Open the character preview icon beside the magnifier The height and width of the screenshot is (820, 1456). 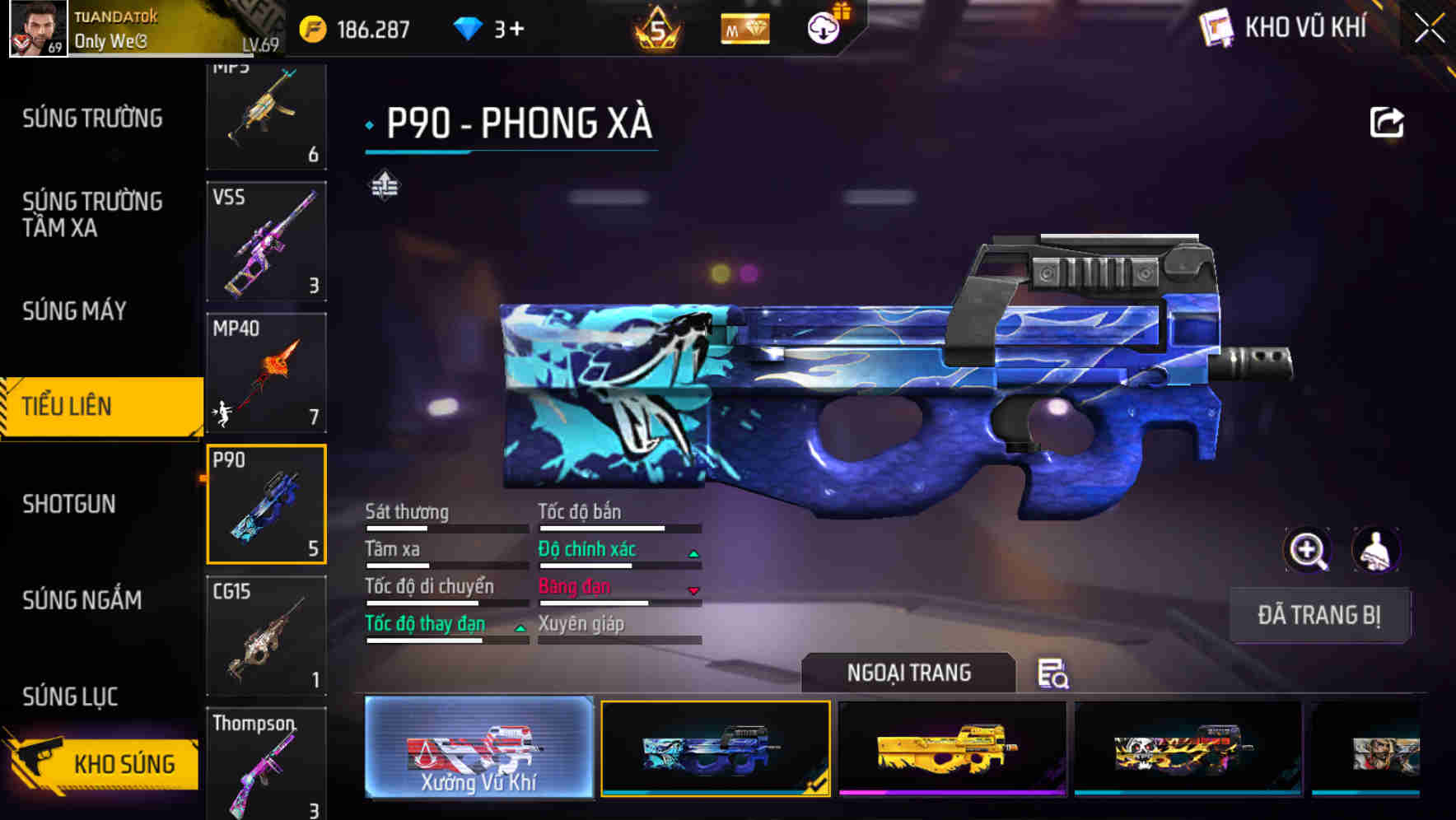point(1377,550)
